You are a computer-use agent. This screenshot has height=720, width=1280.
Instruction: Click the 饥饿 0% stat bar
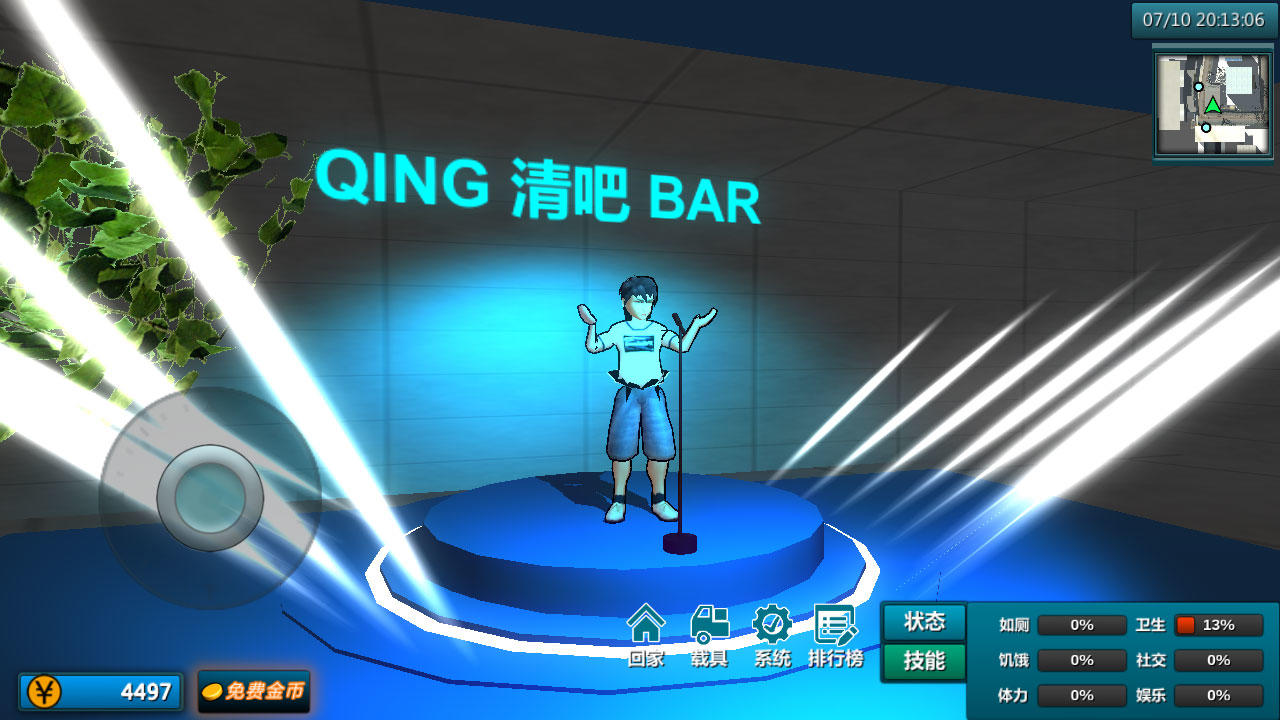click(x=1080, y=660)
